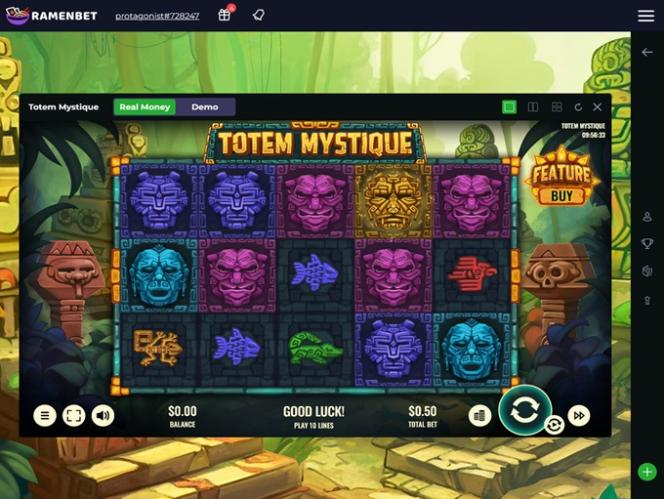Switch to the Demo mode tab
The width and height of the screenshot is (664, 499).
coord(205,107)
